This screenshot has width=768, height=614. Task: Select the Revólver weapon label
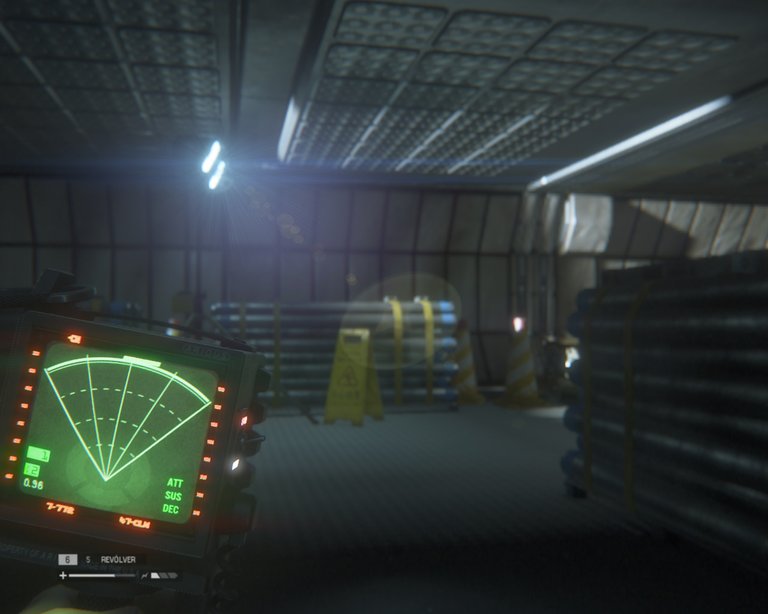click(x=118, y=560)
